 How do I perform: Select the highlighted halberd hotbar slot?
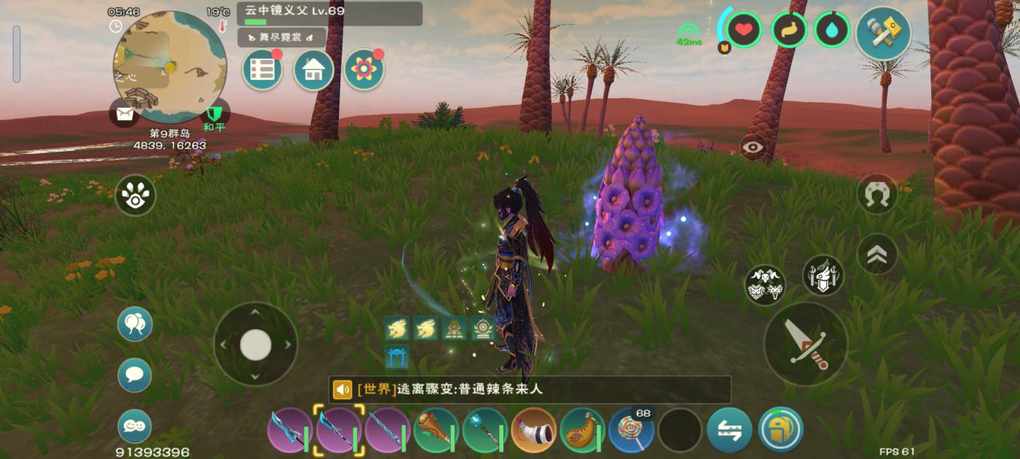(x=338, y=431)
